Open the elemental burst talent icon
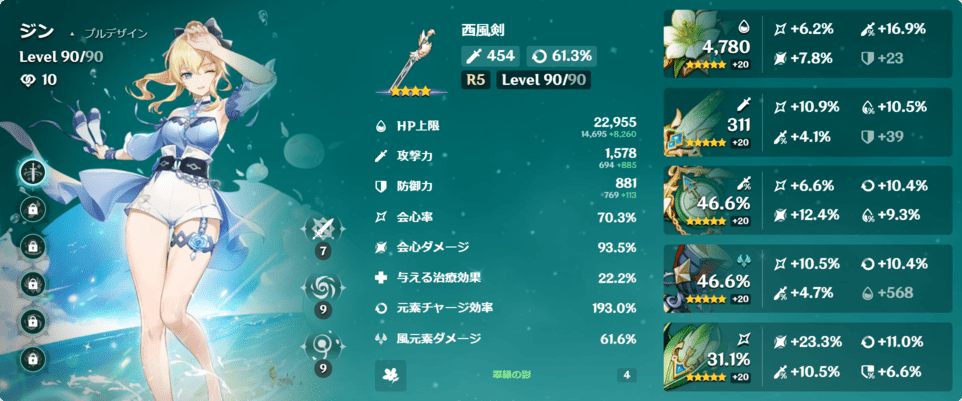 click(x=324, y=349)
